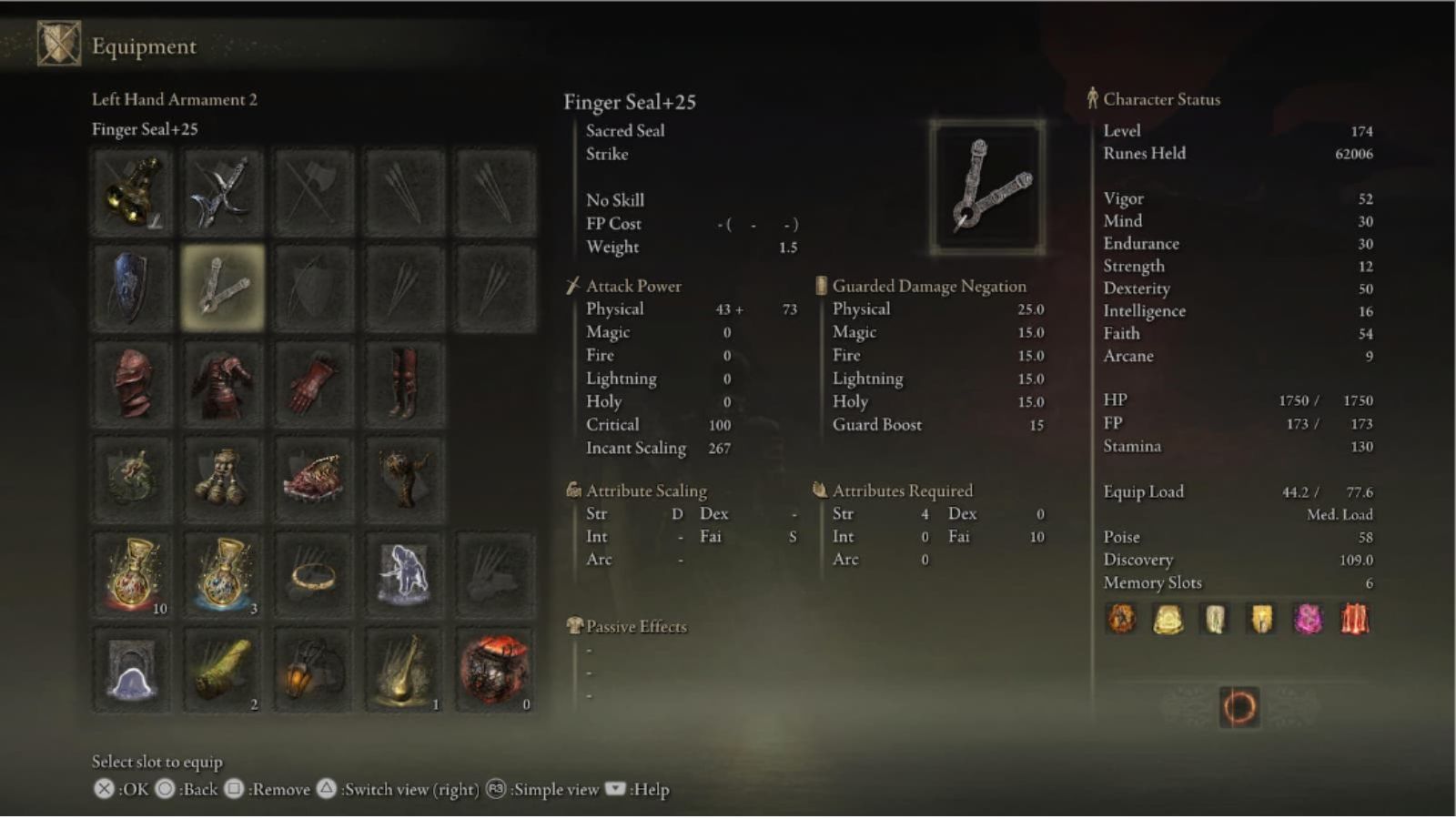Image resolution: width=1456 pixels, height=819 pixels.
Task: Select the Flask of Cerulean Tears
Action: [222, 573]
